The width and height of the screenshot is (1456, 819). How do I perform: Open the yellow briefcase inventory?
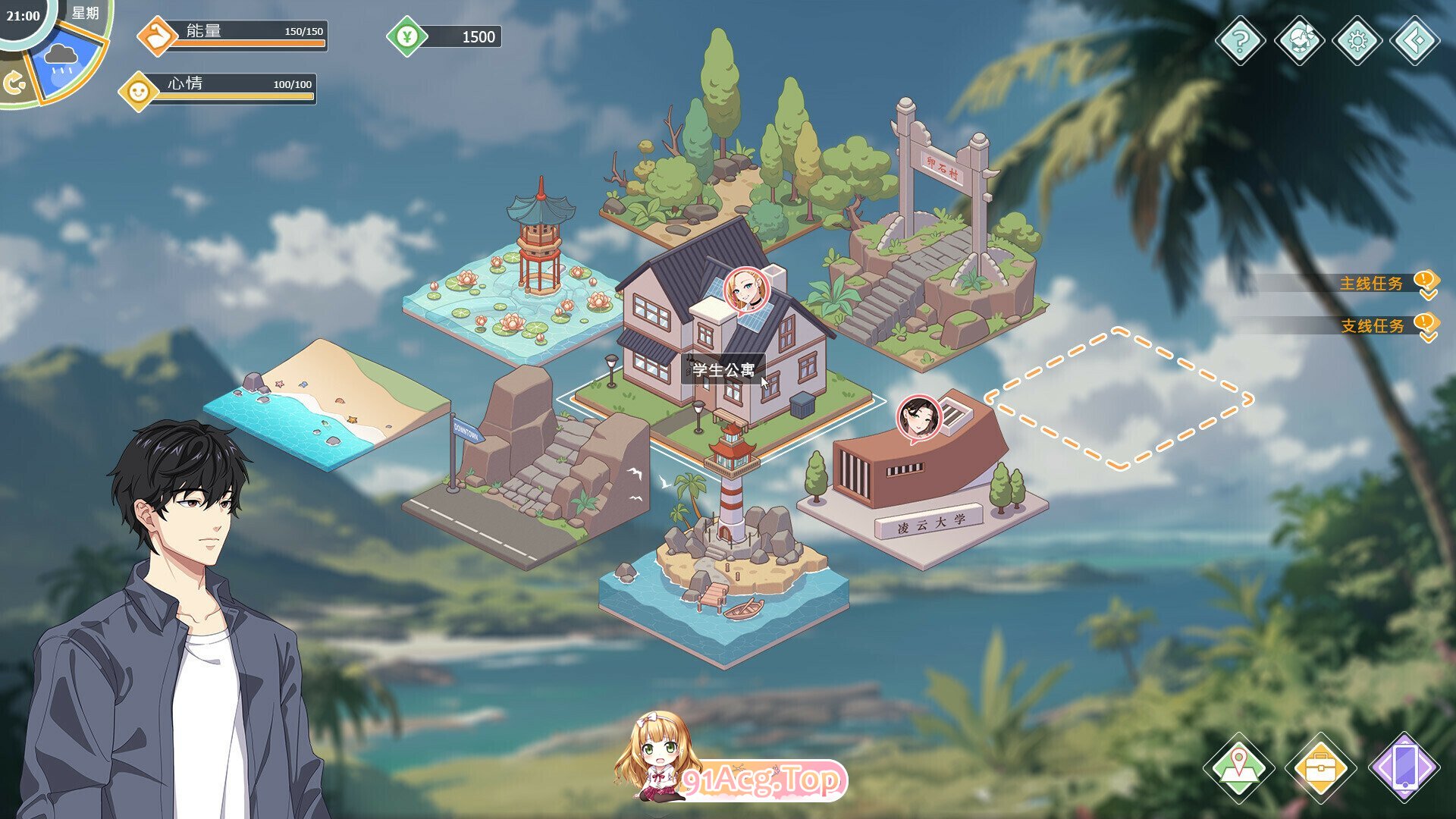[1320, 767]
